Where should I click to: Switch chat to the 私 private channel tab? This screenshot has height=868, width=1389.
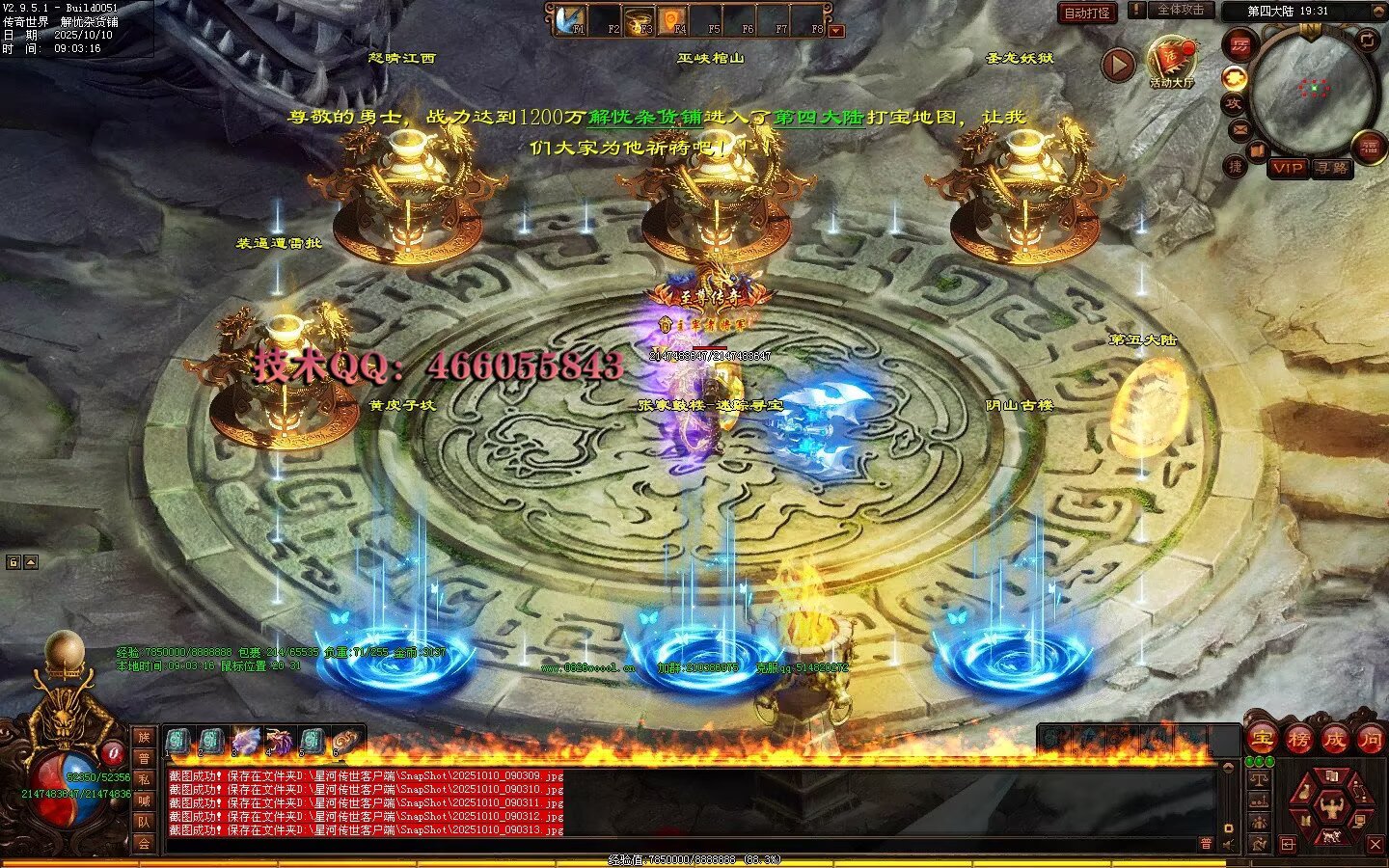pyautogui.click(x=144, y=779)
